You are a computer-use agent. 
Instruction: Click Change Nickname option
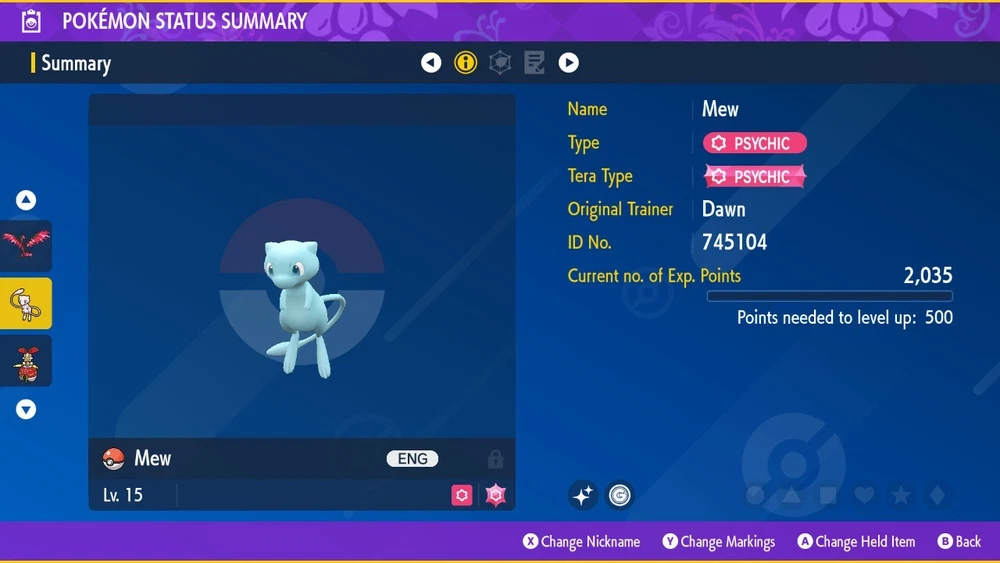[581, 542]
